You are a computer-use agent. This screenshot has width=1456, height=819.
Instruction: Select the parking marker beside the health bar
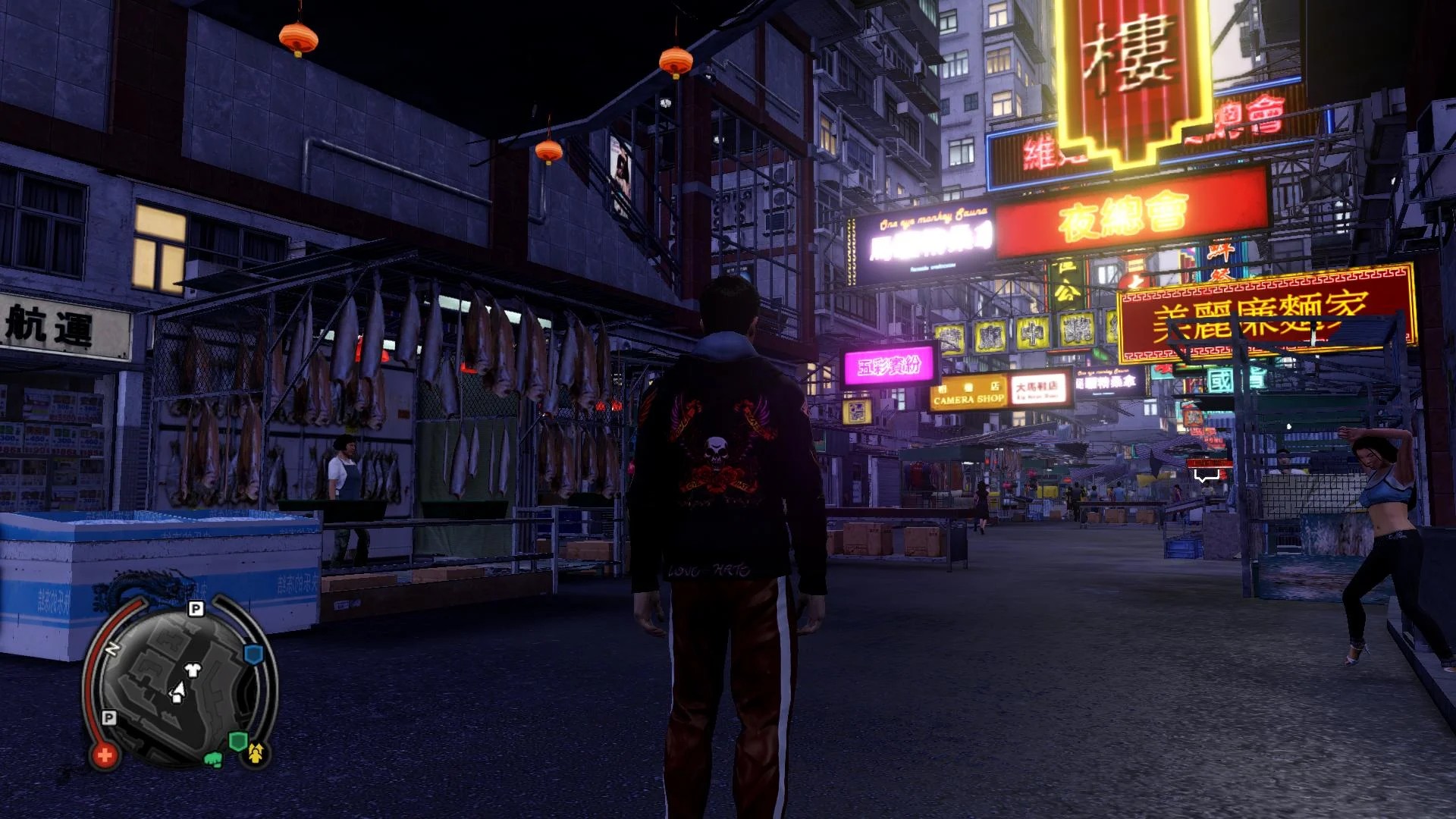(109, 717)
